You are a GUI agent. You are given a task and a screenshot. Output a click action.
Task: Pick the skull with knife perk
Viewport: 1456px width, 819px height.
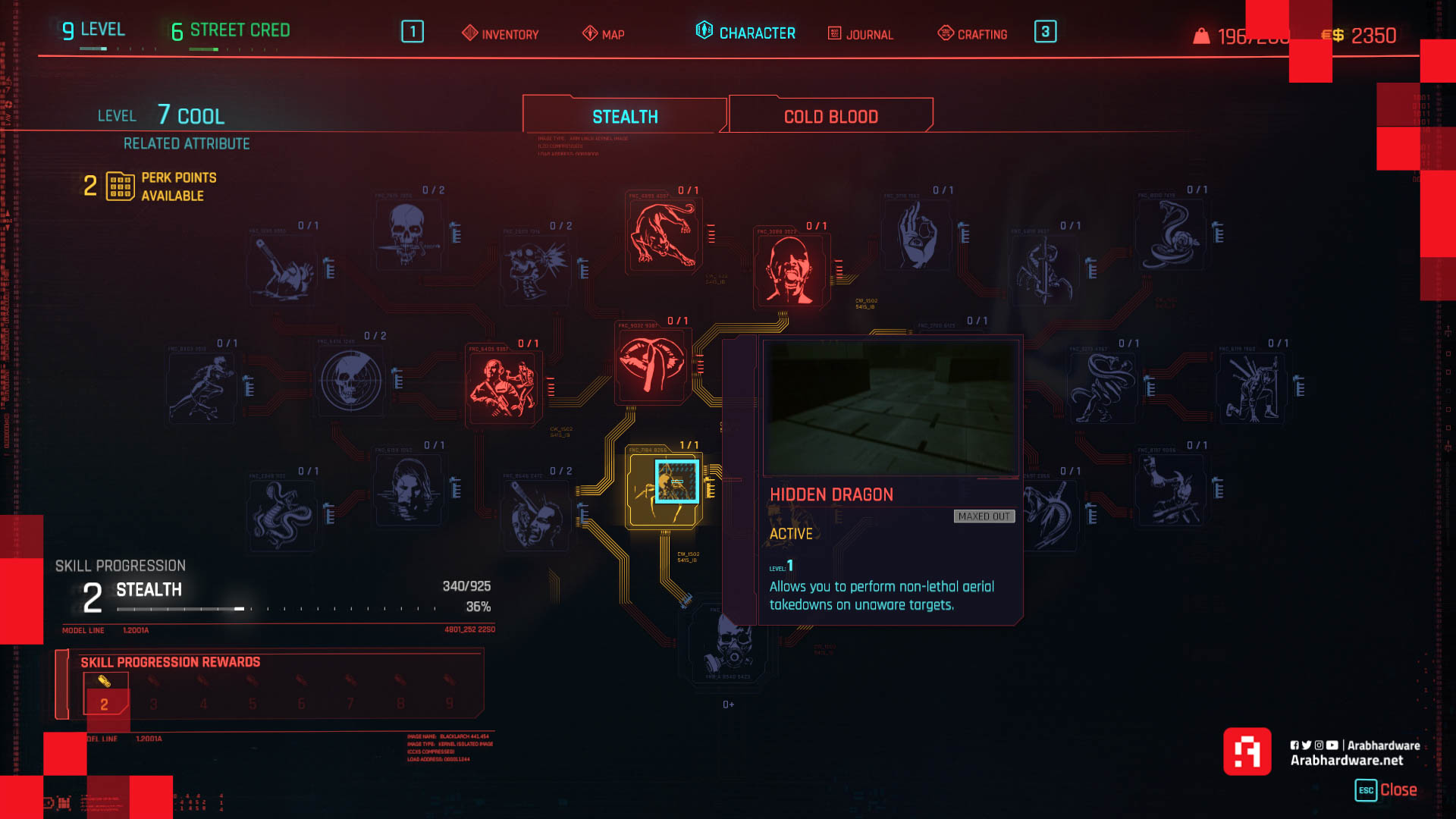(x=408, y=235)
